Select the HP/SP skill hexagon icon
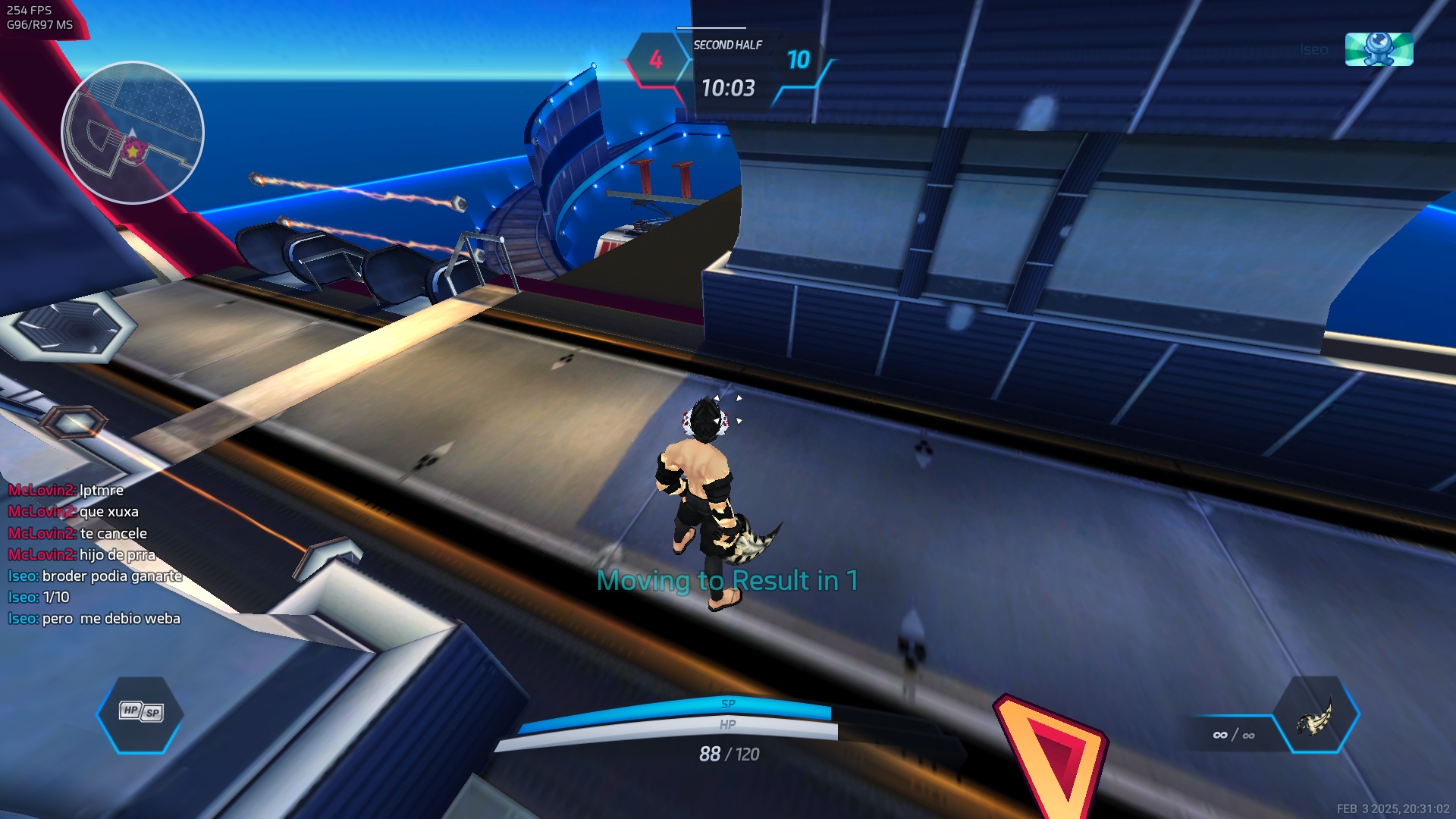The image size is (1456, 819). tap(140, 713)
